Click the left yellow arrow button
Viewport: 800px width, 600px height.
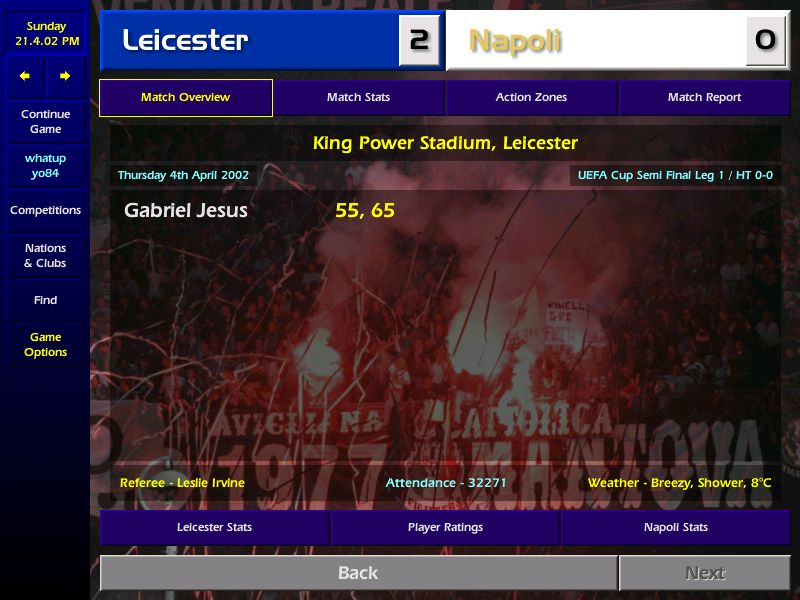[x=25, y=76]
